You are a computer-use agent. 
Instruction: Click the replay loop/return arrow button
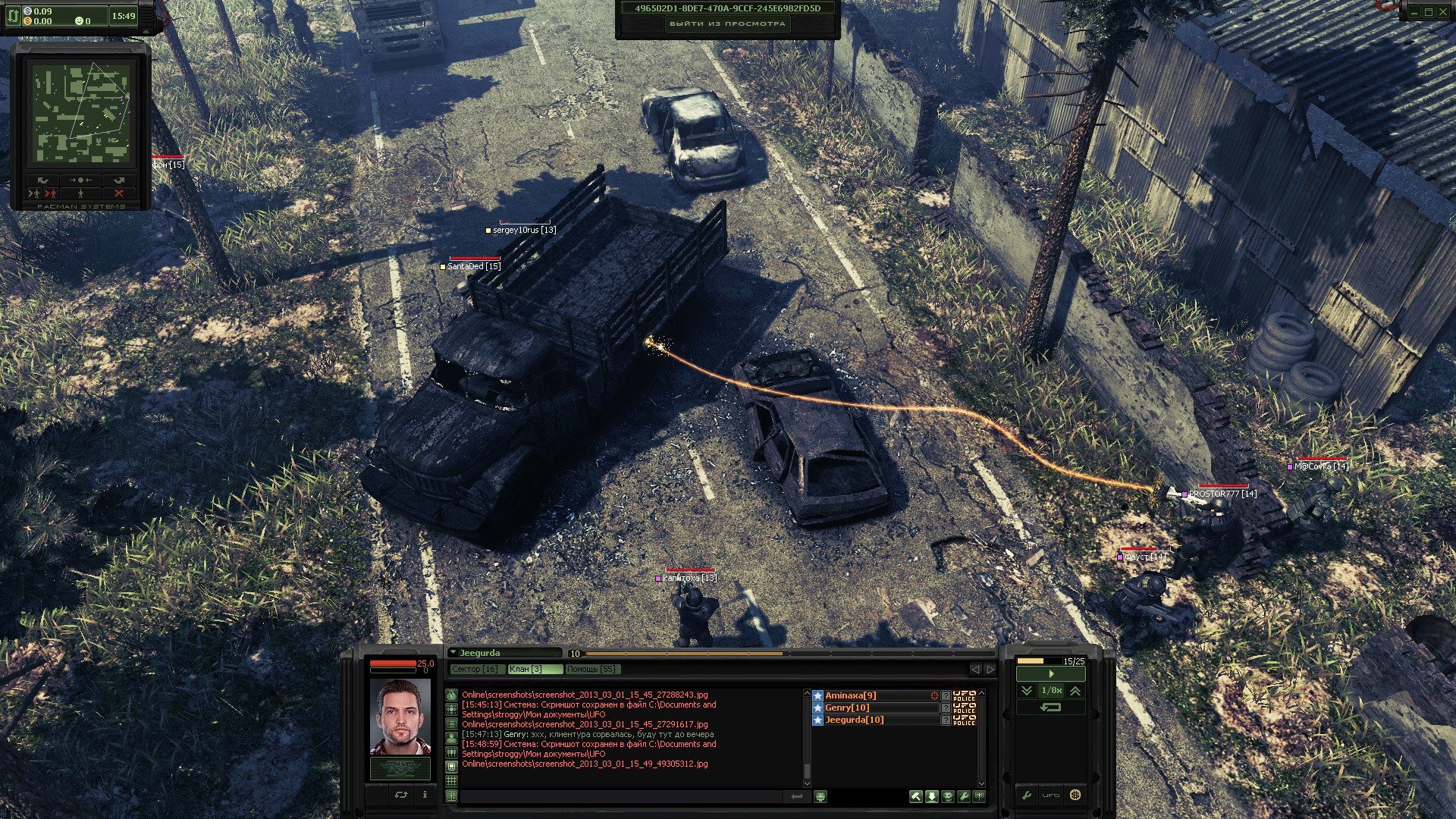(1050, 707)
